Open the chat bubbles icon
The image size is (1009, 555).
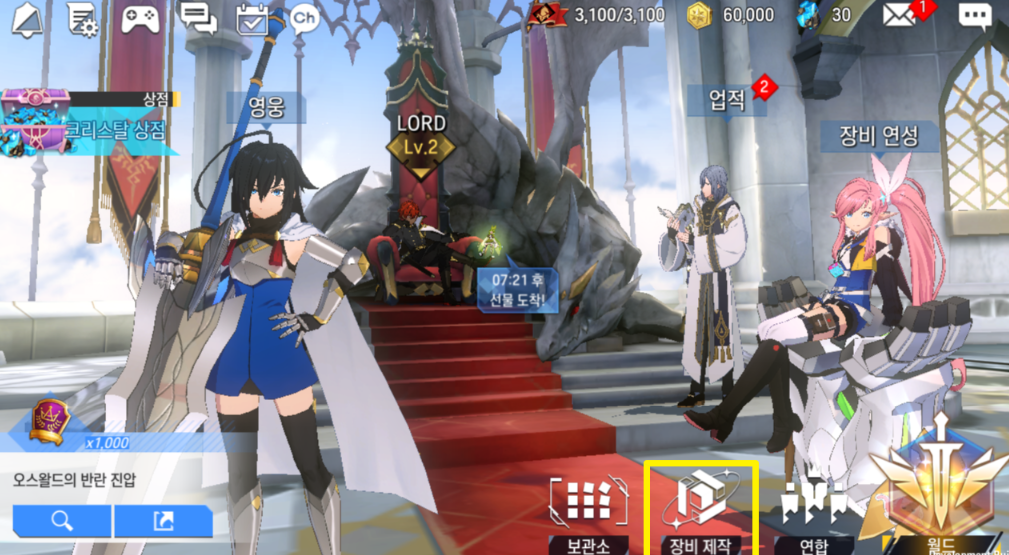[199, 17]
